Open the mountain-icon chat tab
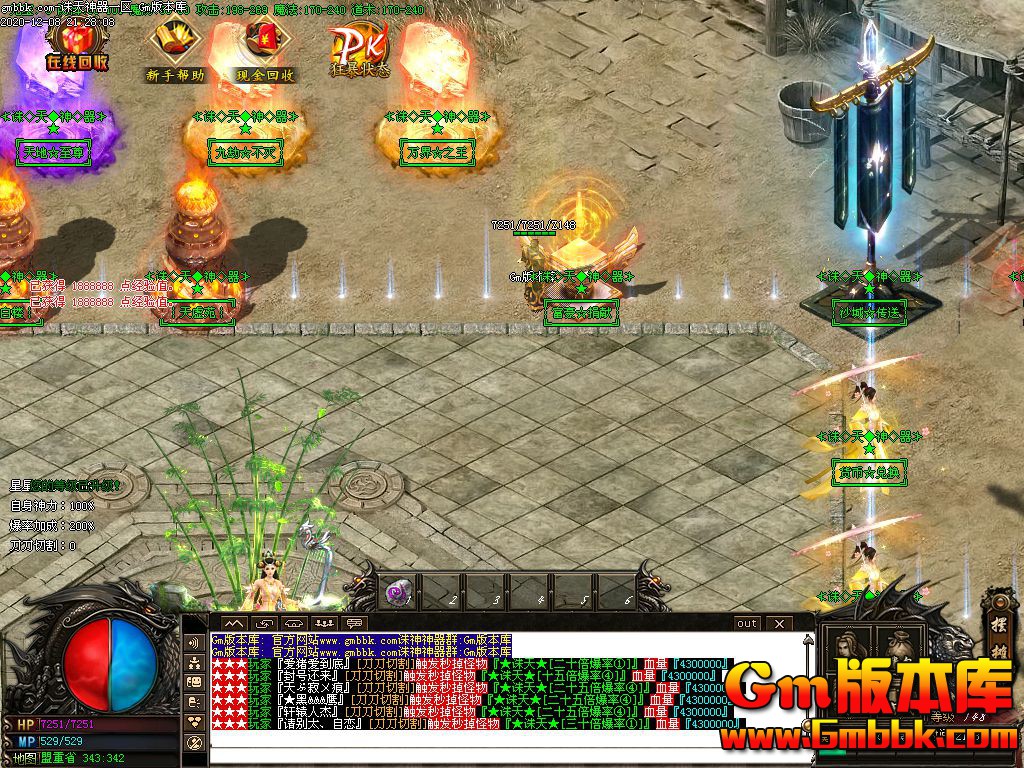 pyautogui.click(x=234, y=623)
